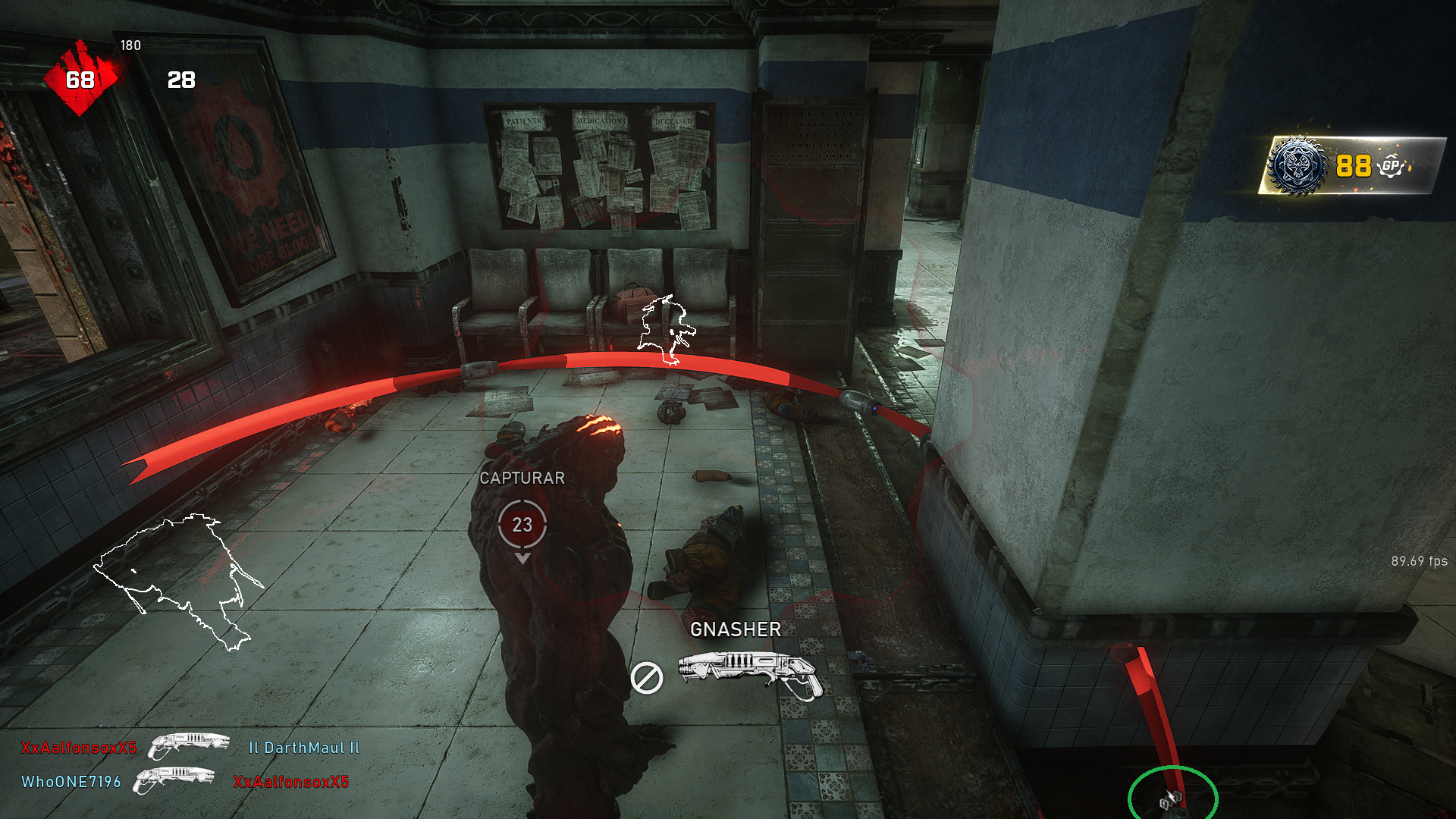The height and width of the screenshot is (819, 1456).
Task: Click the CAPTURAR objective marker ring
Action: [522, 524]
